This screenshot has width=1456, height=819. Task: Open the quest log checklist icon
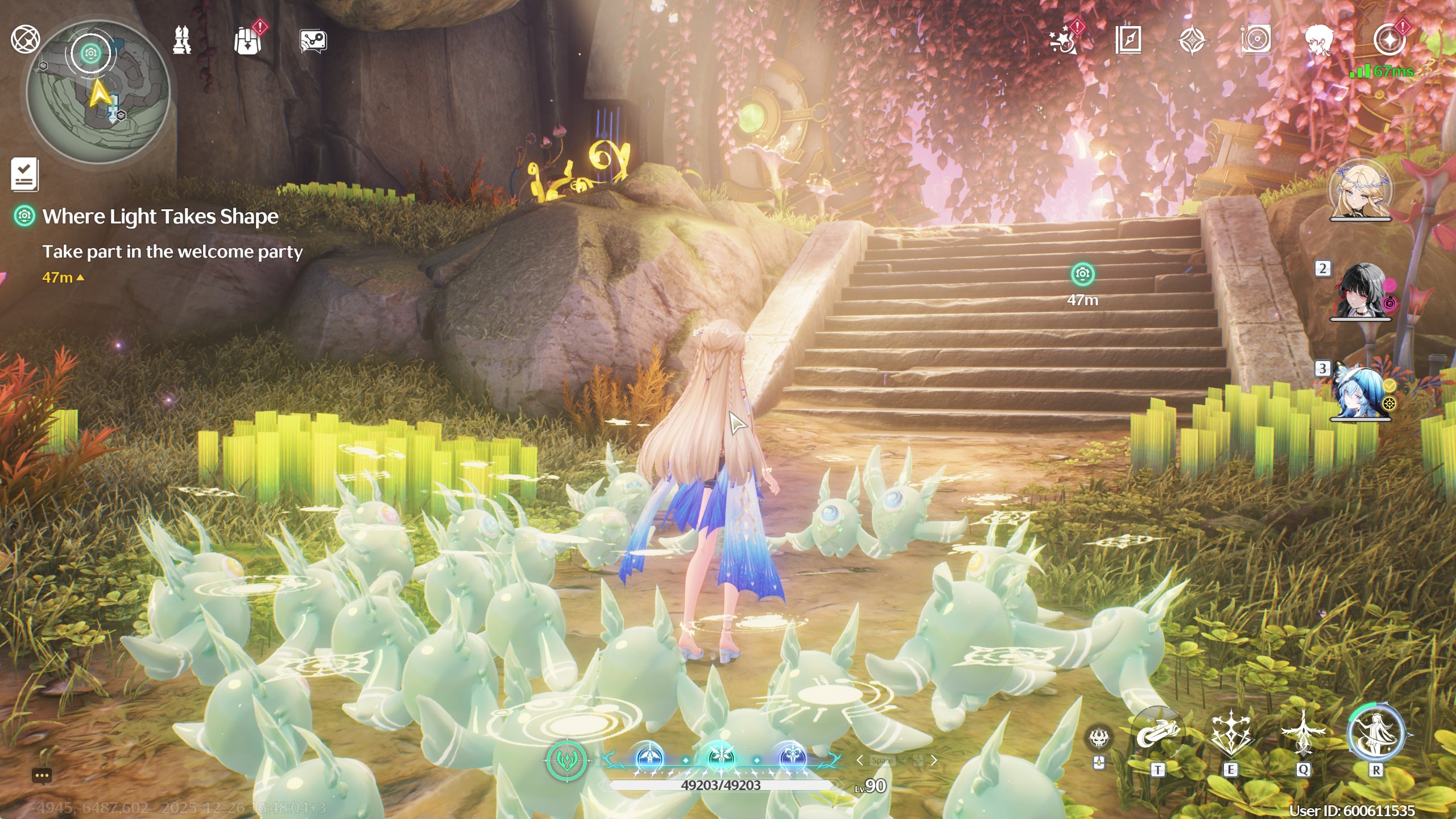click(24, 174)
